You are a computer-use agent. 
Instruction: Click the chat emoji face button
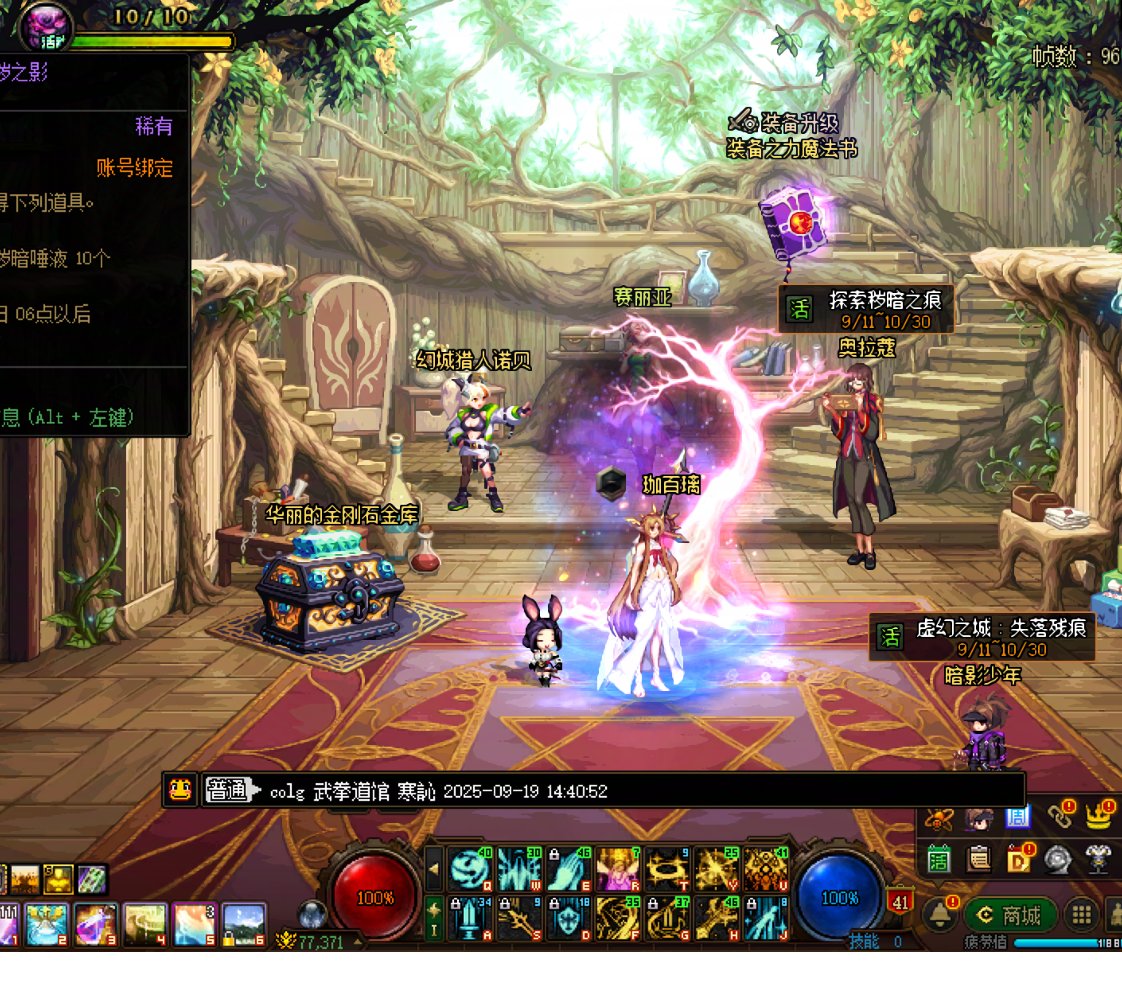pyautogui.click(x=180, y=790)
